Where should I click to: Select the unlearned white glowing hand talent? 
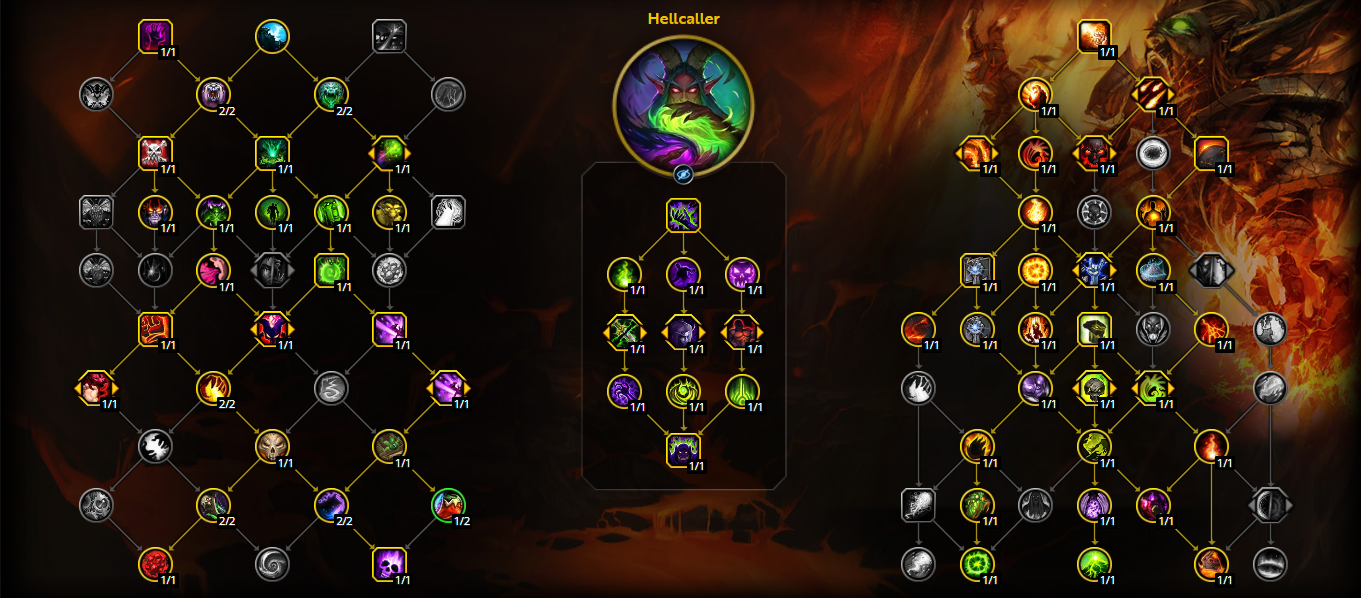coord(448,212)
